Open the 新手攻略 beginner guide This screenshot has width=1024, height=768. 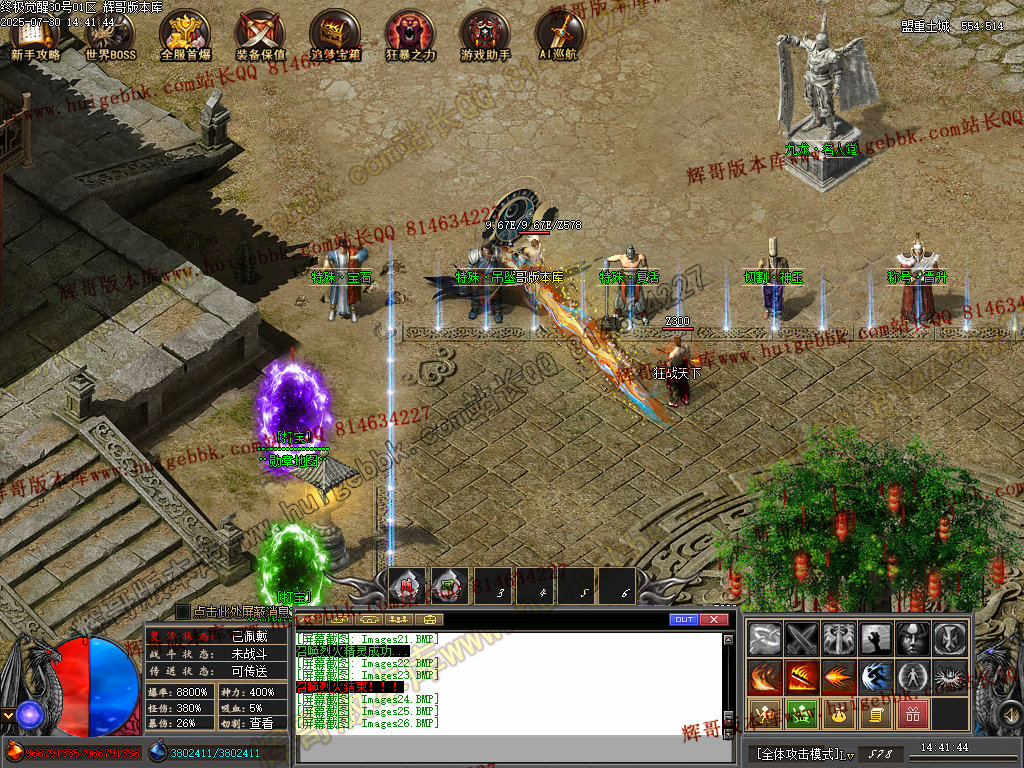click(x=35, y=34)
